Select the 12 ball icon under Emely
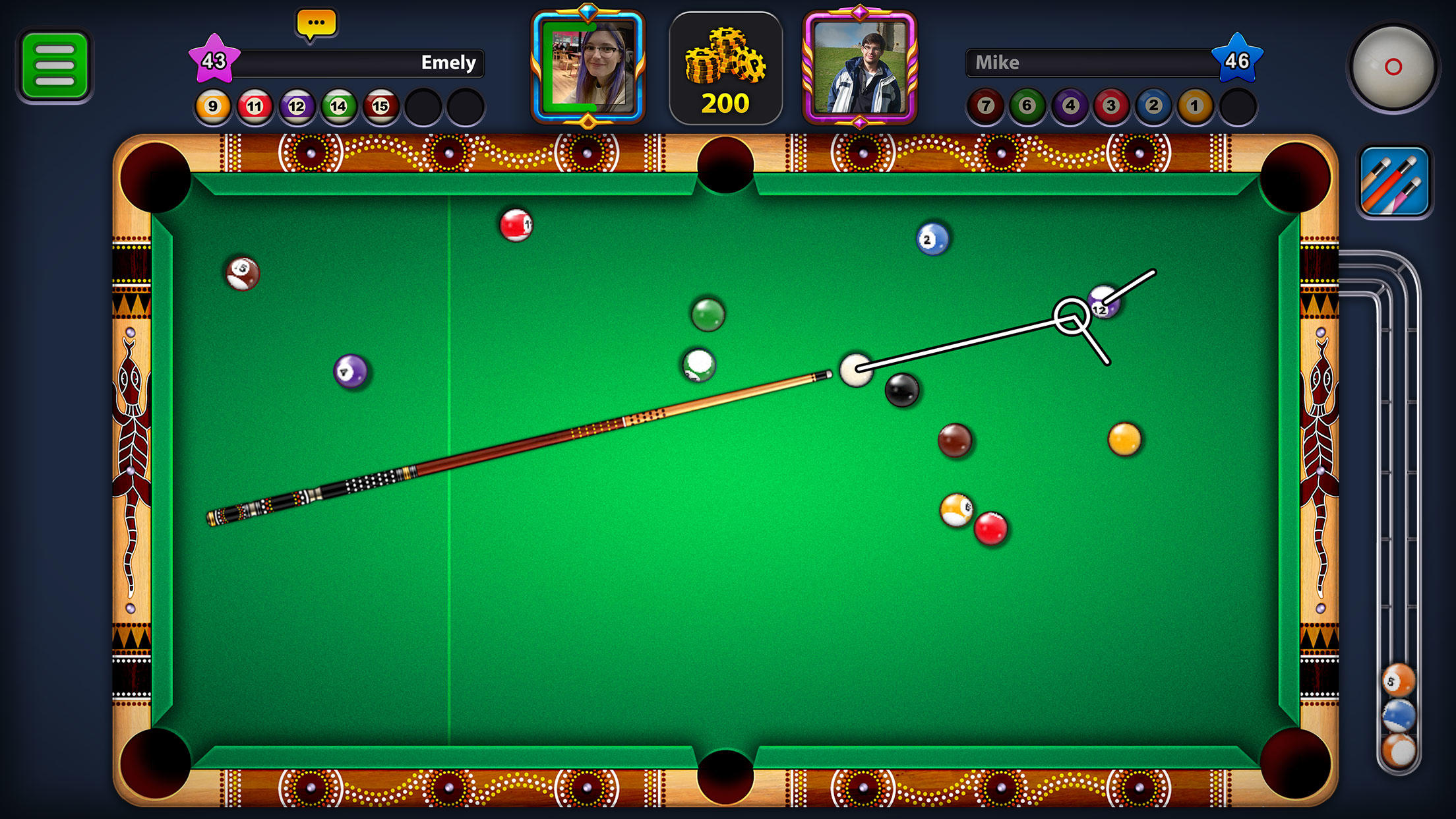The height and width of the screenshot is (819, 1456). pyautogui.click(x=296, y=105)
